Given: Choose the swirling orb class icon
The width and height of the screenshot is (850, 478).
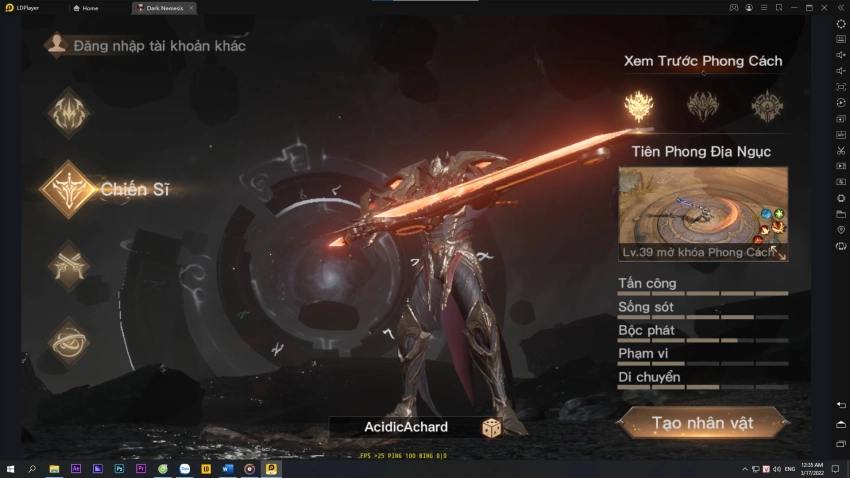Looking at the screenshot, I should pyautogui.click(x=68, y=342).
